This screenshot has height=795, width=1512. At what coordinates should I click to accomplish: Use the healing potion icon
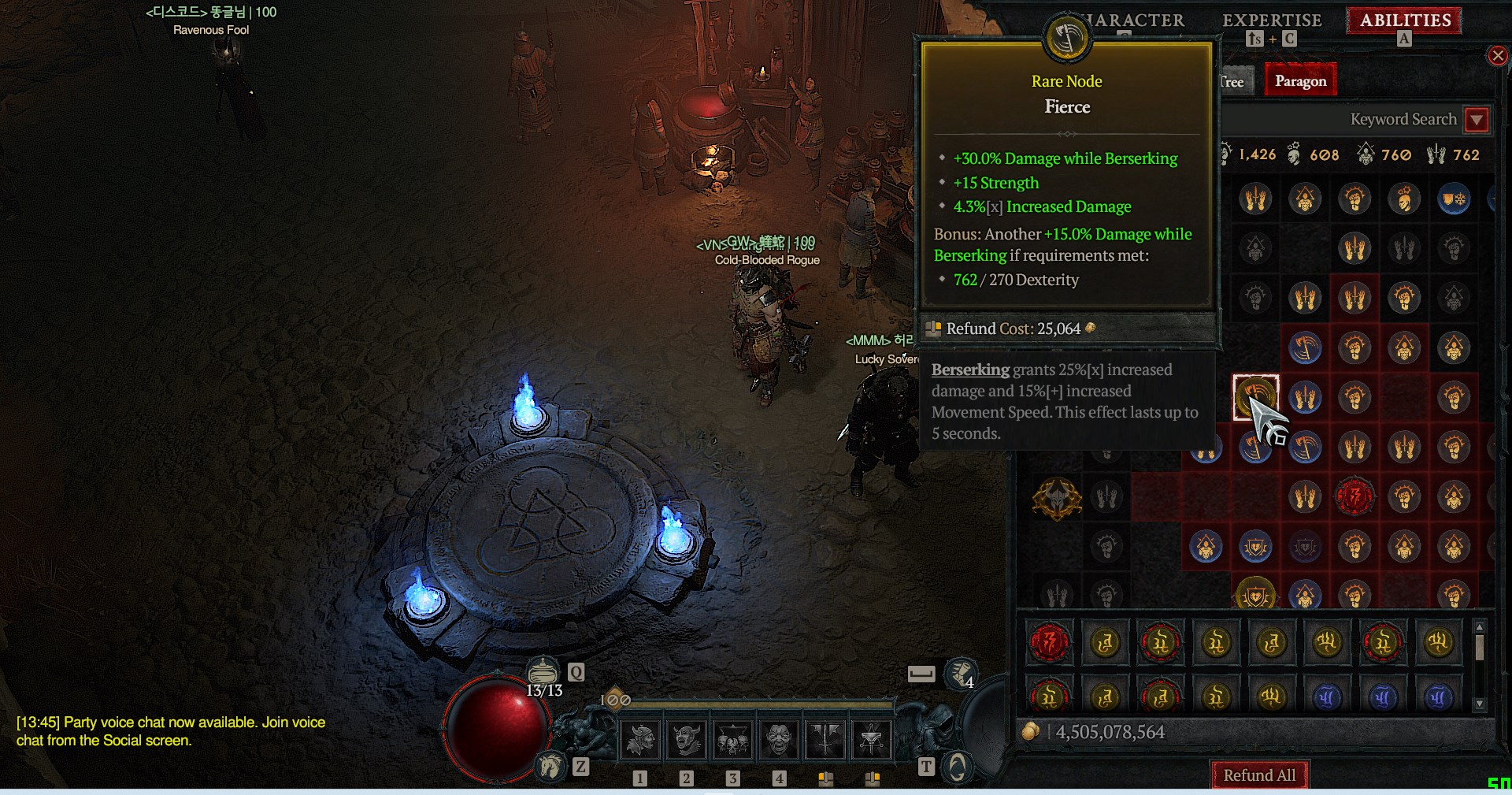coord(542,671)
